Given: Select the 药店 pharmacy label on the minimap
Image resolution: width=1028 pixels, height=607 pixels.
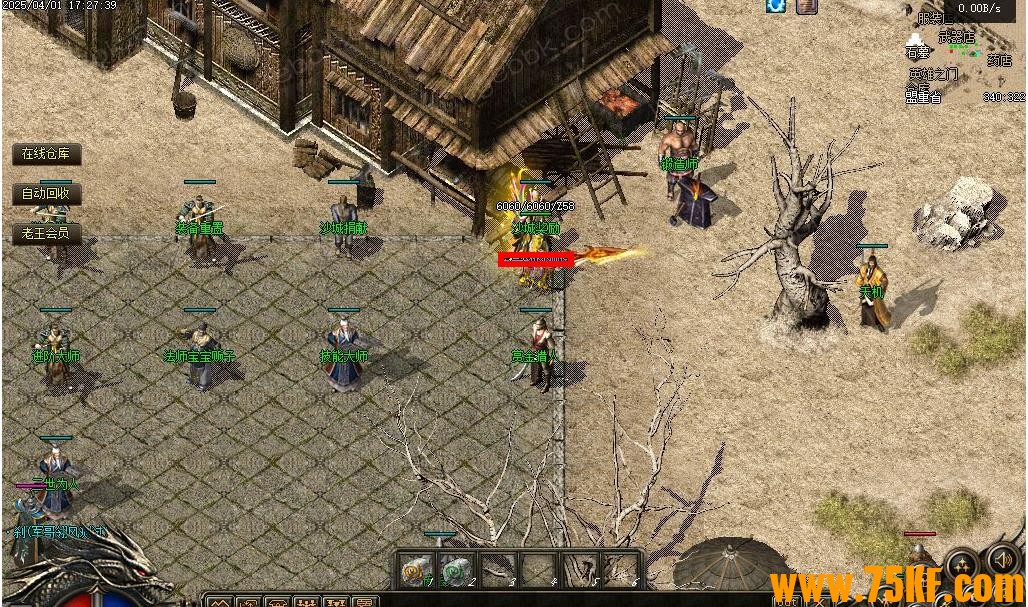Looking at the screenshot, I should (x=999, y=60).
